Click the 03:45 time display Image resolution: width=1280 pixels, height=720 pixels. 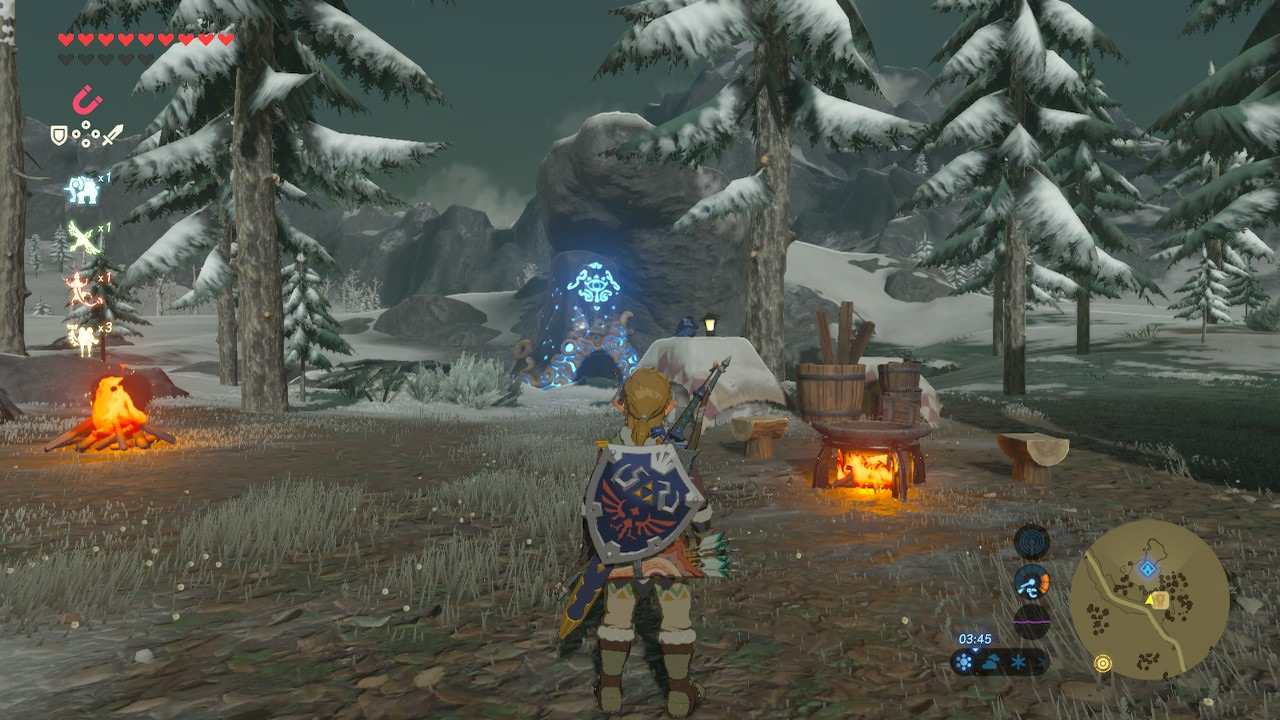point(976,639)
